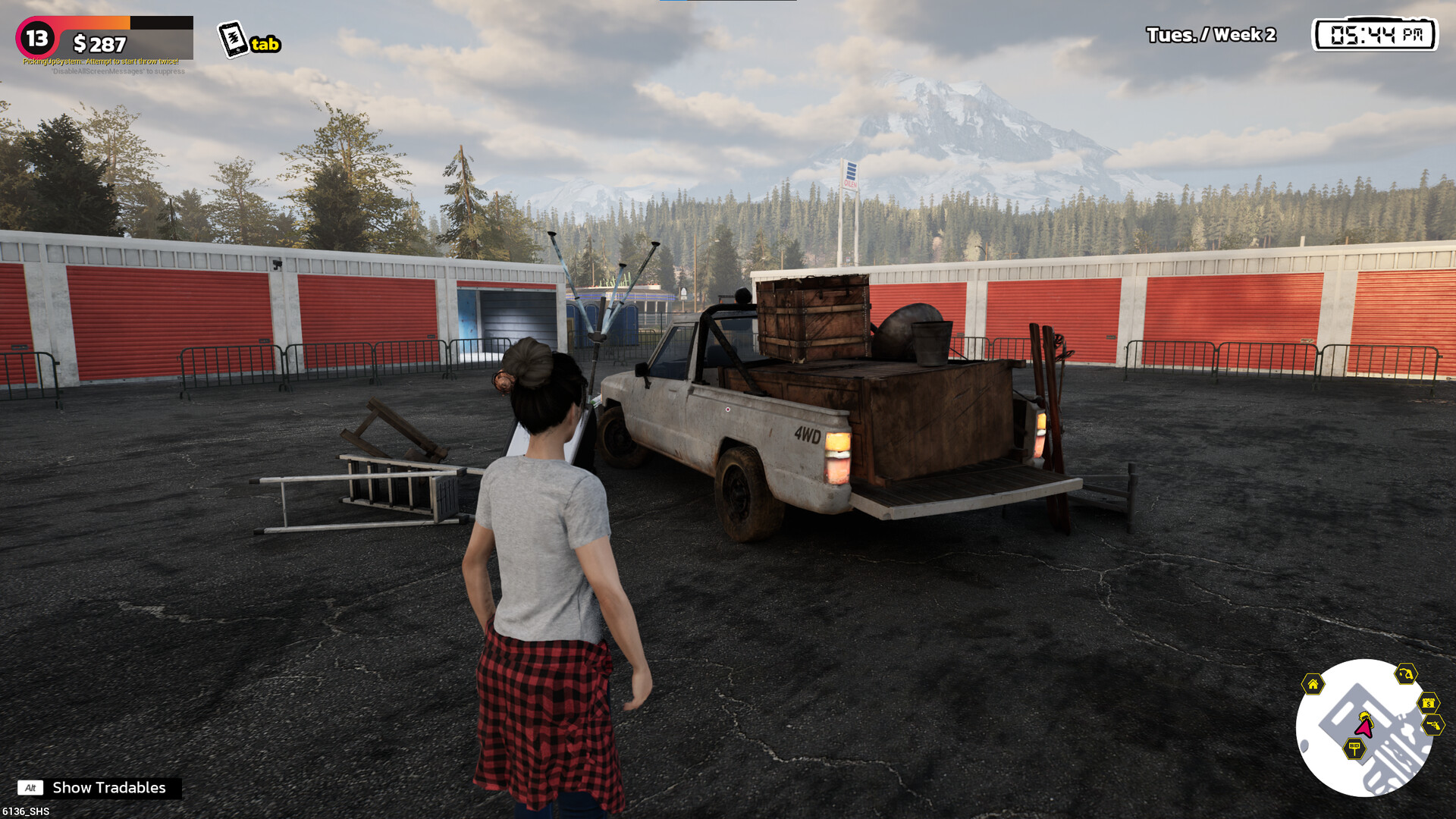Screen dimensions: 1456x819
Task: Select the revolver marker on the minimap
Action: (x=1432, y=726)
